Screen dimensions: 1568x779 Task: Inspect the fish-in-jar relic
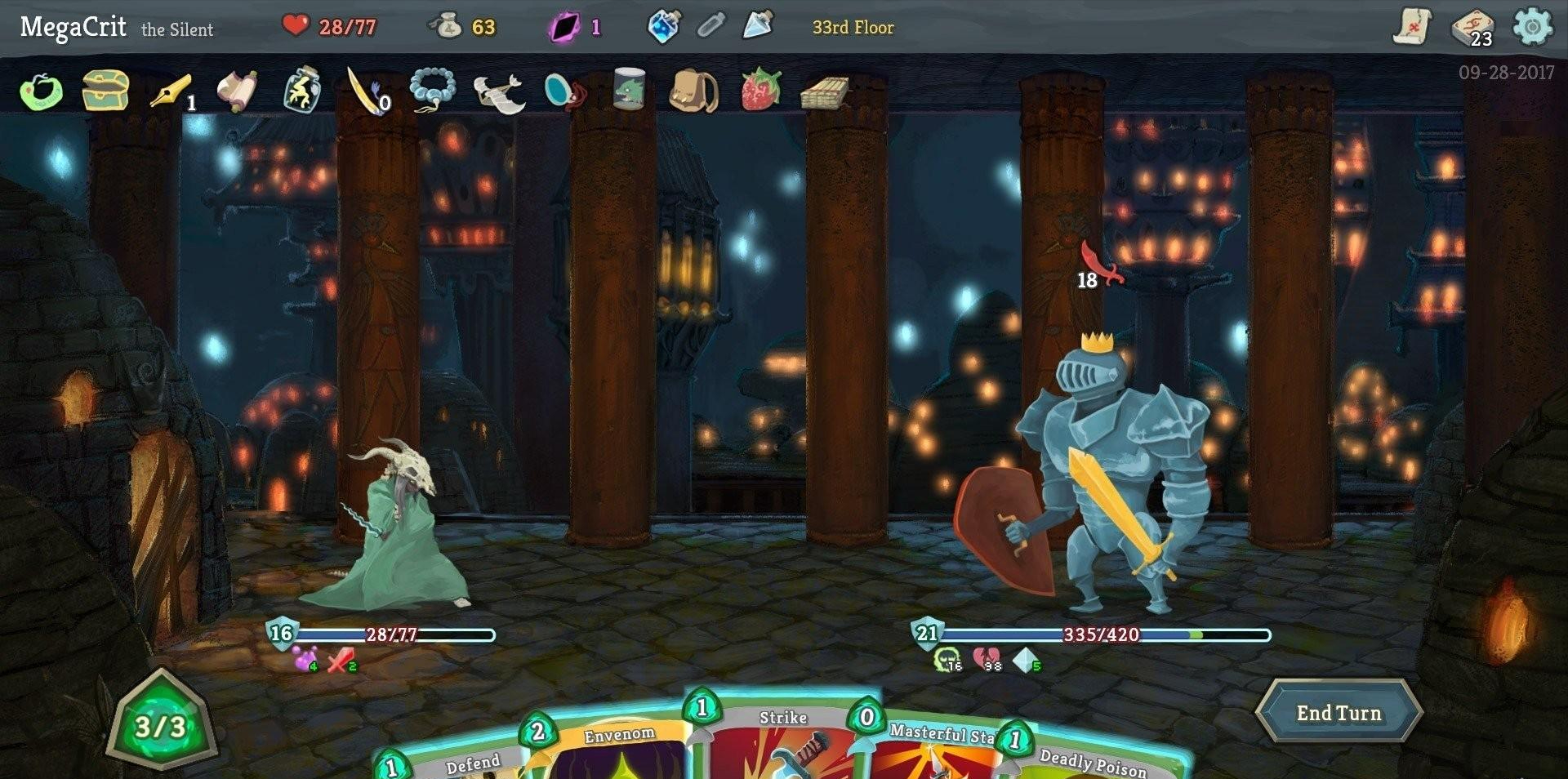coord(629,88)
